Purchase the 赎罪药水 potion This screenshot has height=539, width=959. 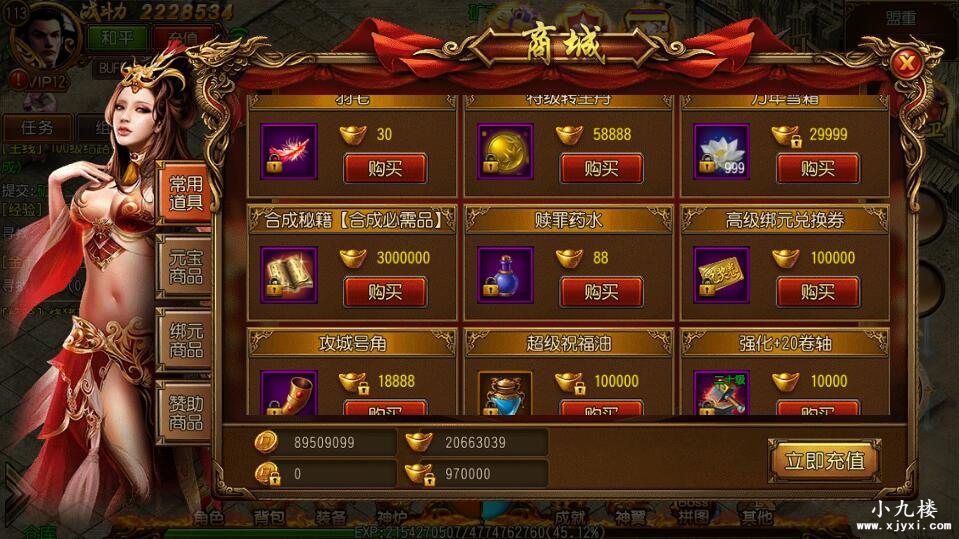point(601,292)
